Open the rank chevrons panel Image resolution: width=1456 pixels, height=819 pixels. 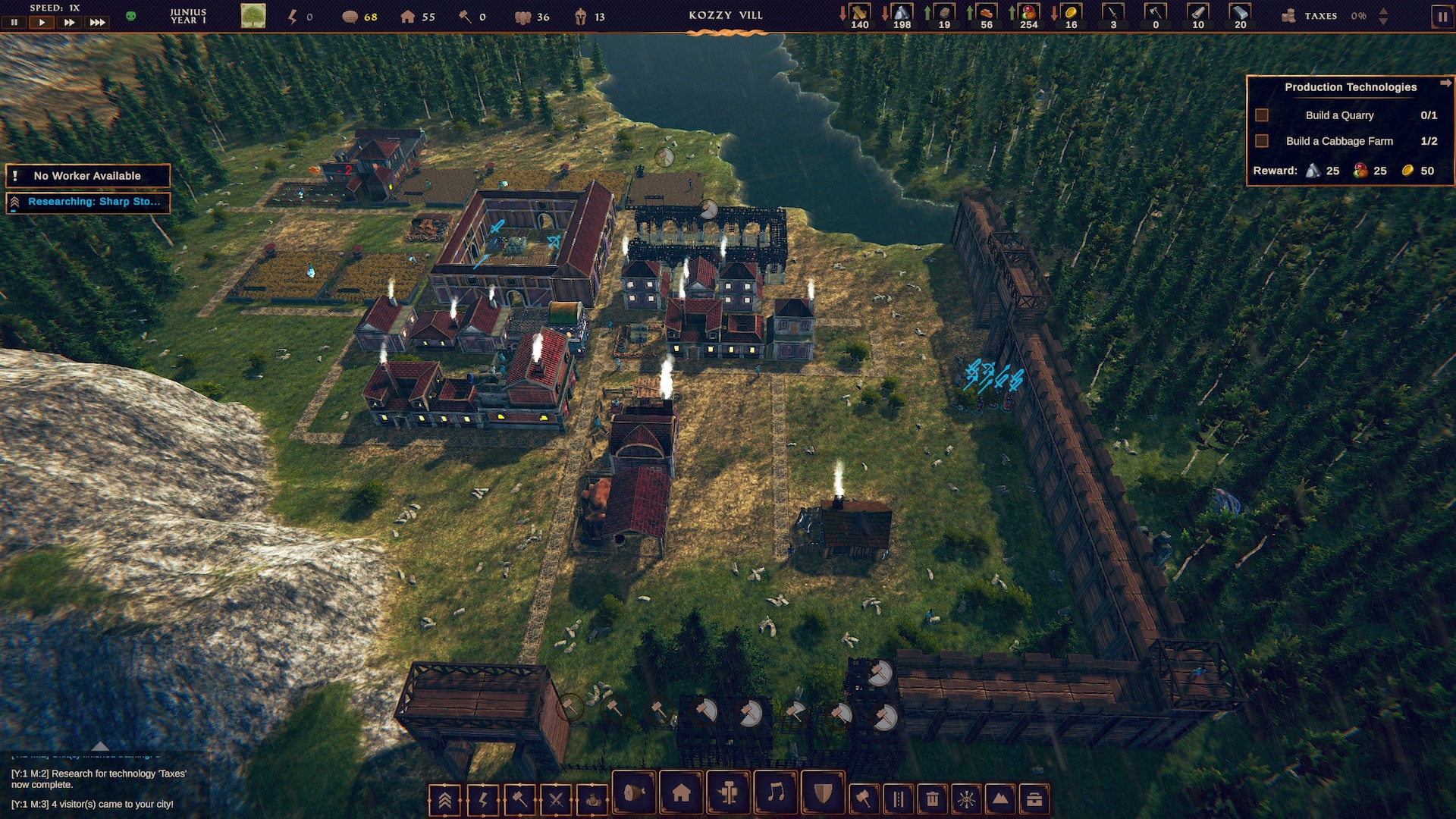[445, 799]
